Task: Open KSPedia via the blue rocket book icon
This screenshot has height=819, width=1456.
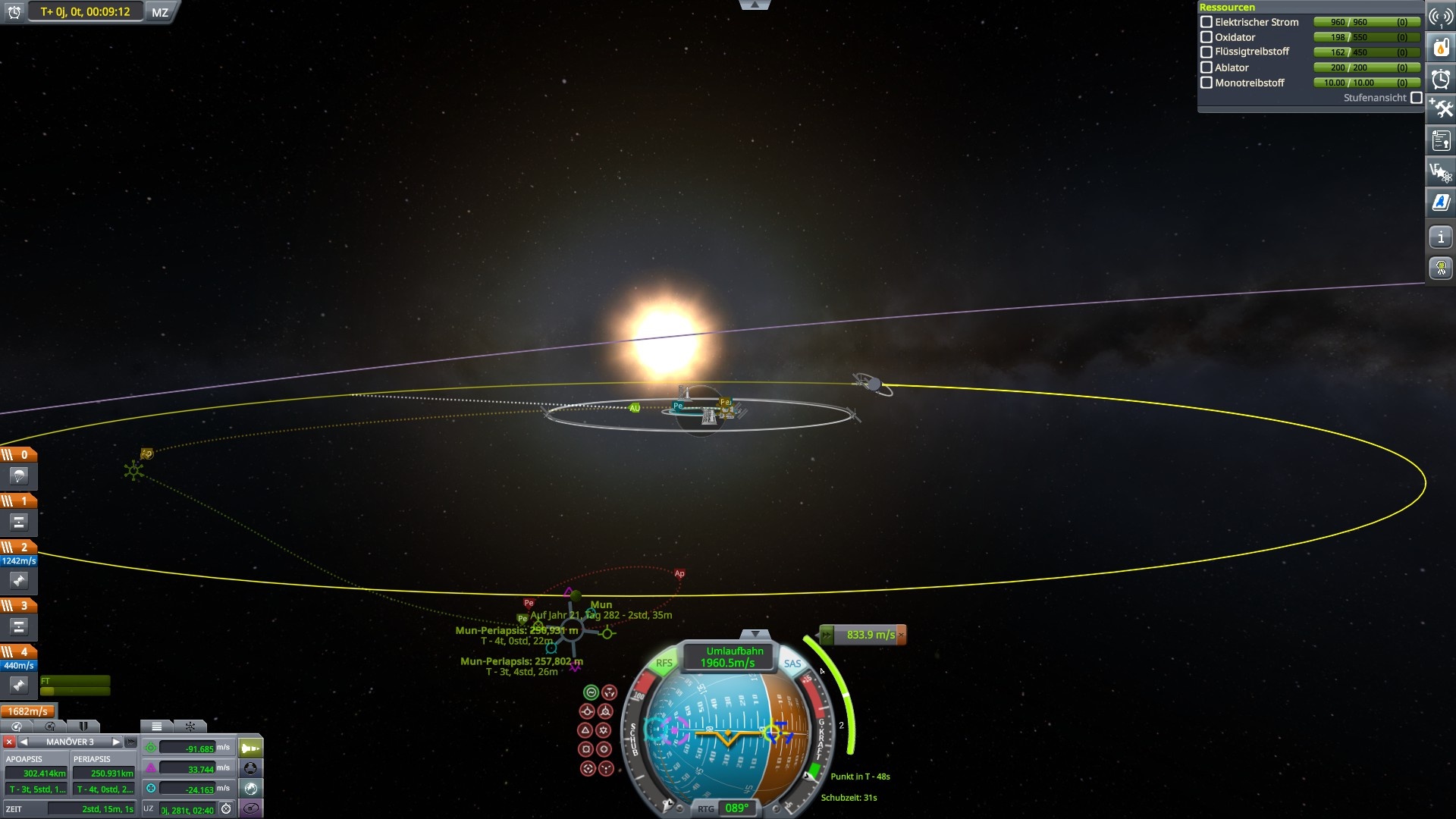Action: 1440,202
